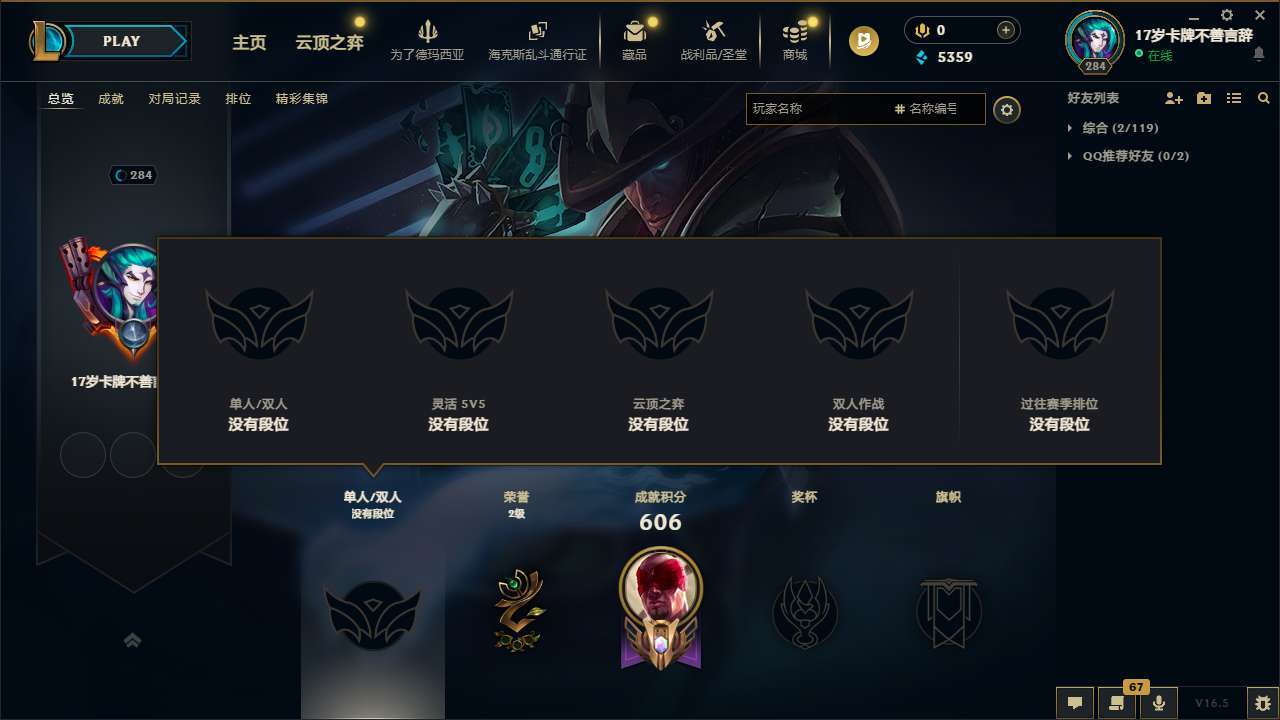
Task: Collapse the profile sidebar with the up chevron
Action: pyautogui.click(x=133, y=639)
